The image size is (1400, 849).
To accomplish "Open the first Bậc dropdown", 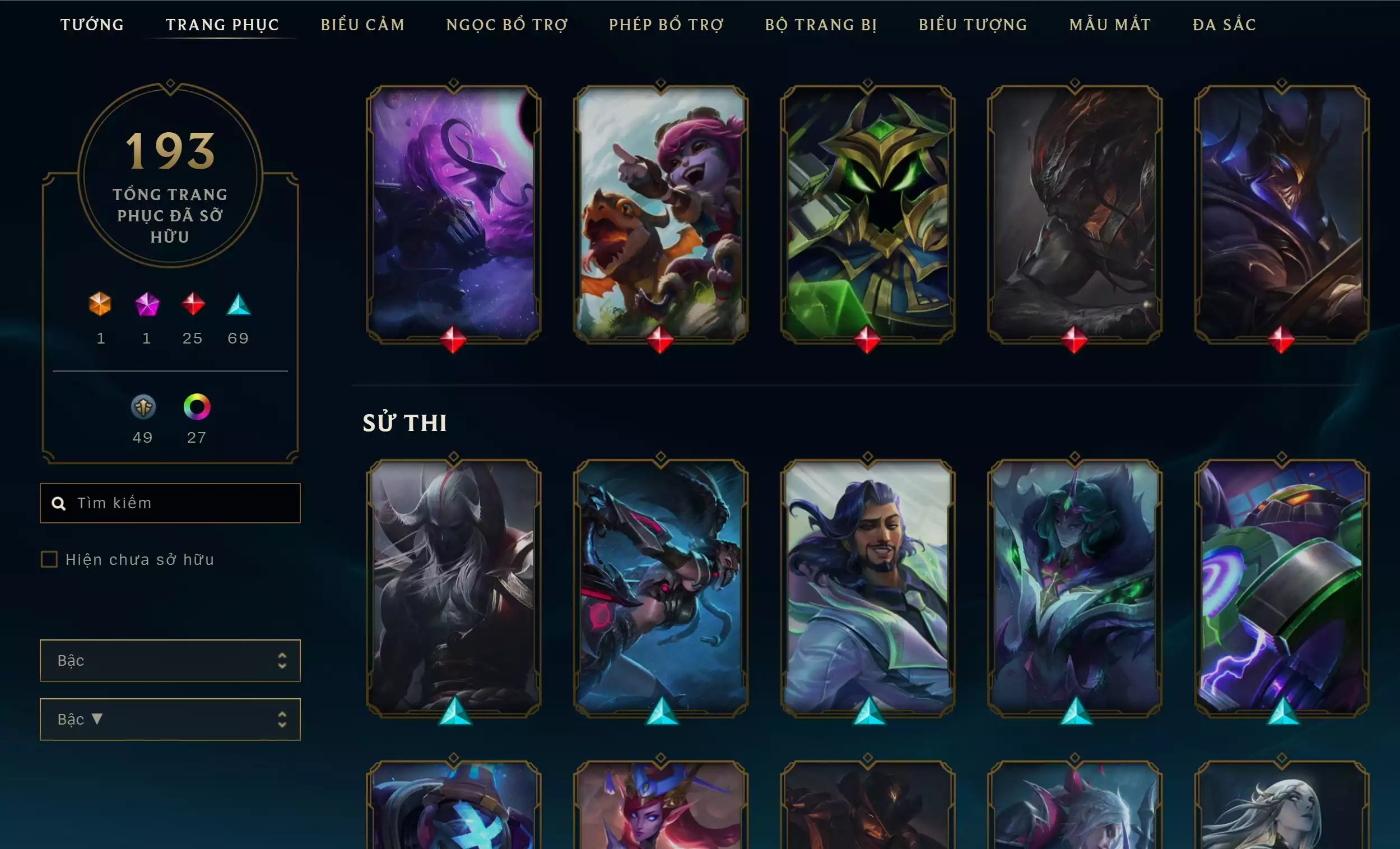I will click(x=170, y=660).
